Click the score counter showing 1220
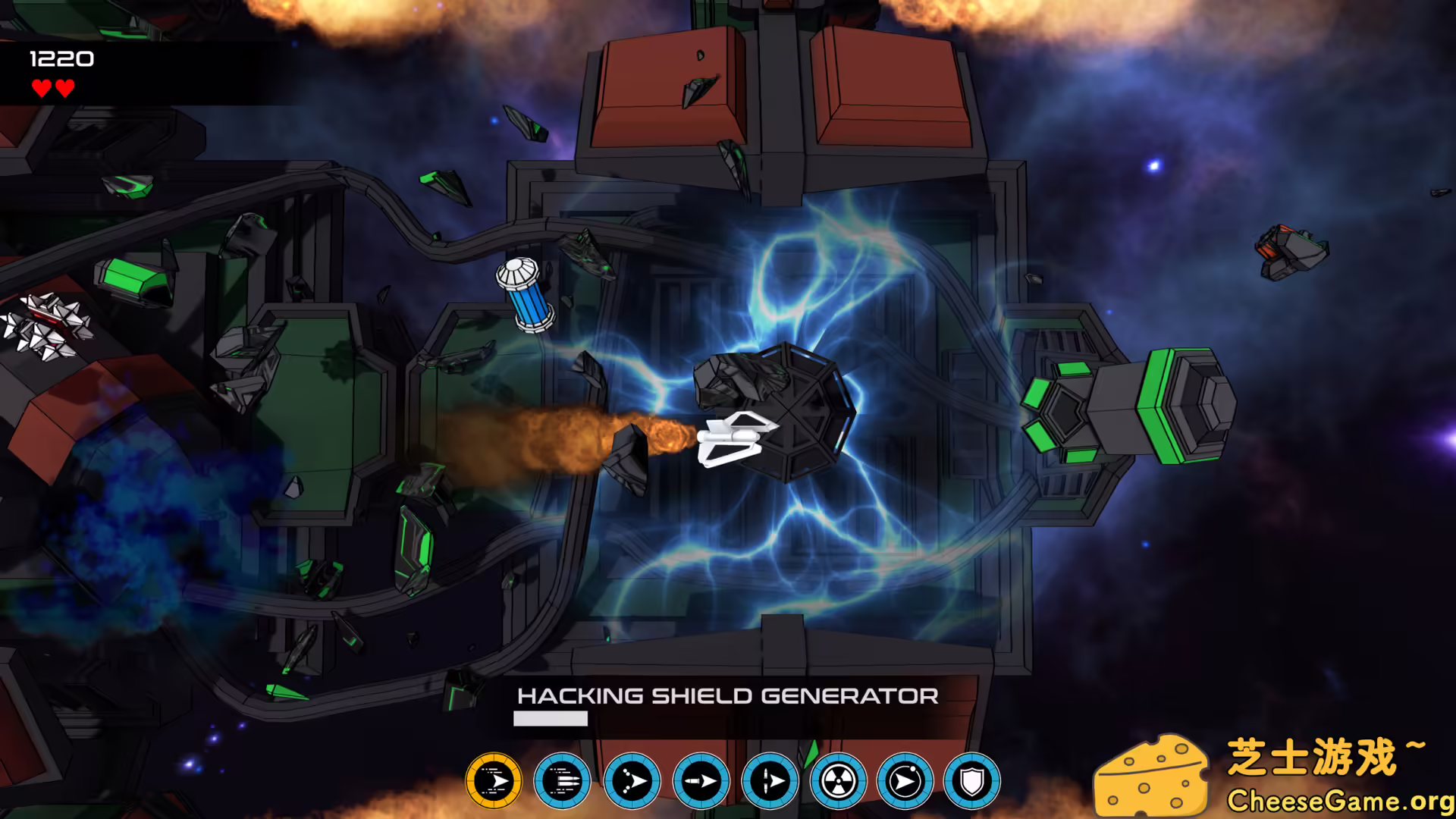This screenshot has height=819, width=1456. point(61,58)
